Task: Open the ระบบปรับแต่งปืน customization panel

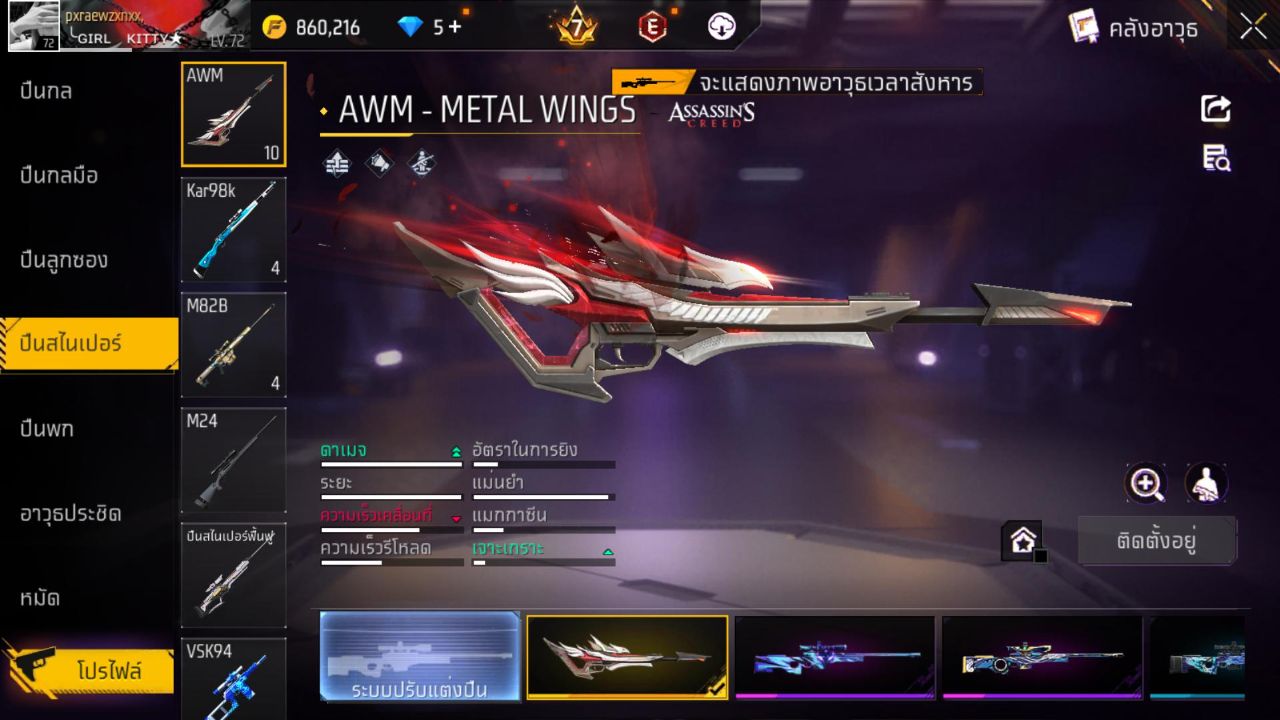Action: (420, 657)
